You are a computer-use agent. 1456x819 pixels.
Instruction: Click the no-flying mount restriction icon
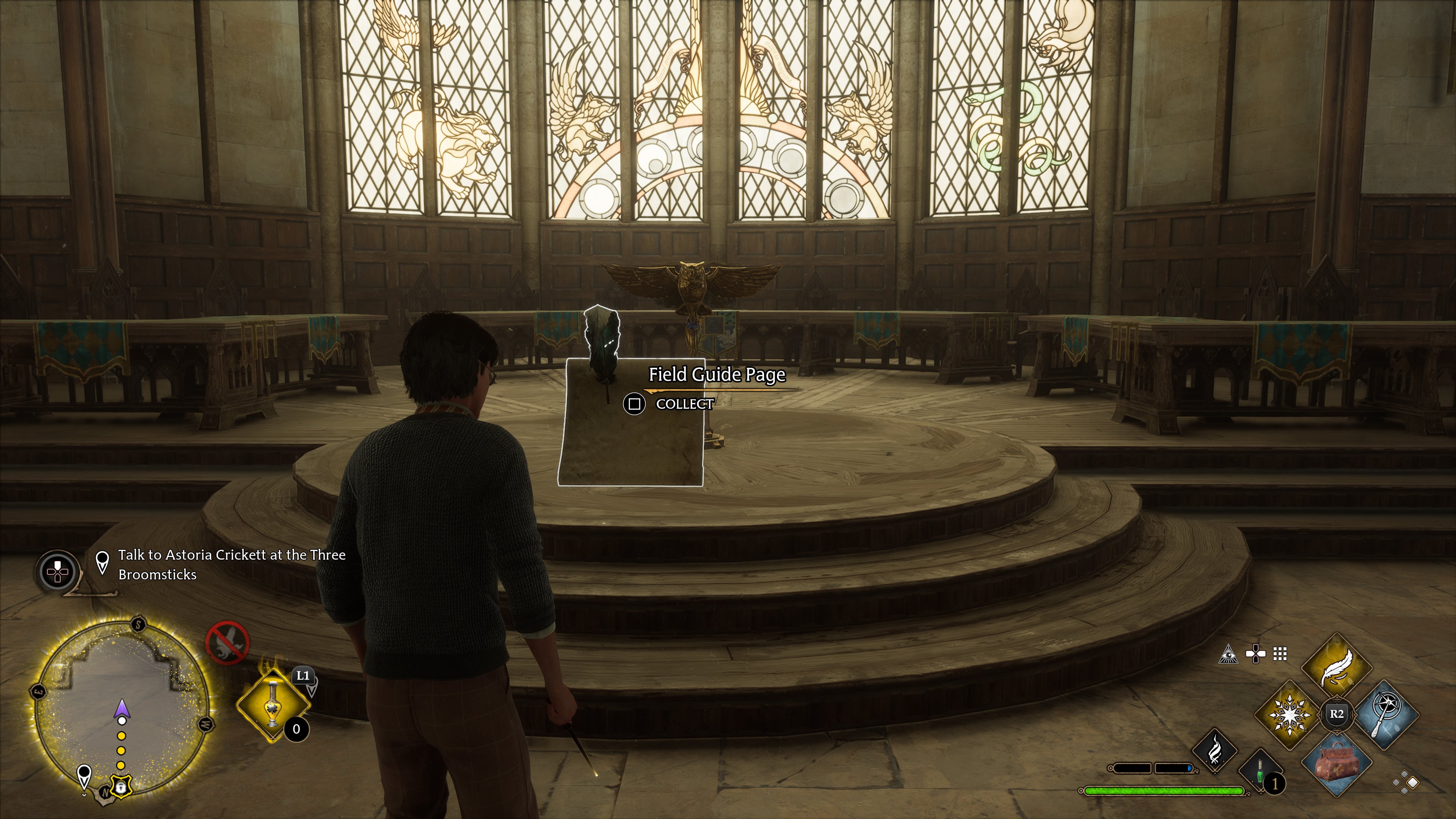click(x=227, y=643)
